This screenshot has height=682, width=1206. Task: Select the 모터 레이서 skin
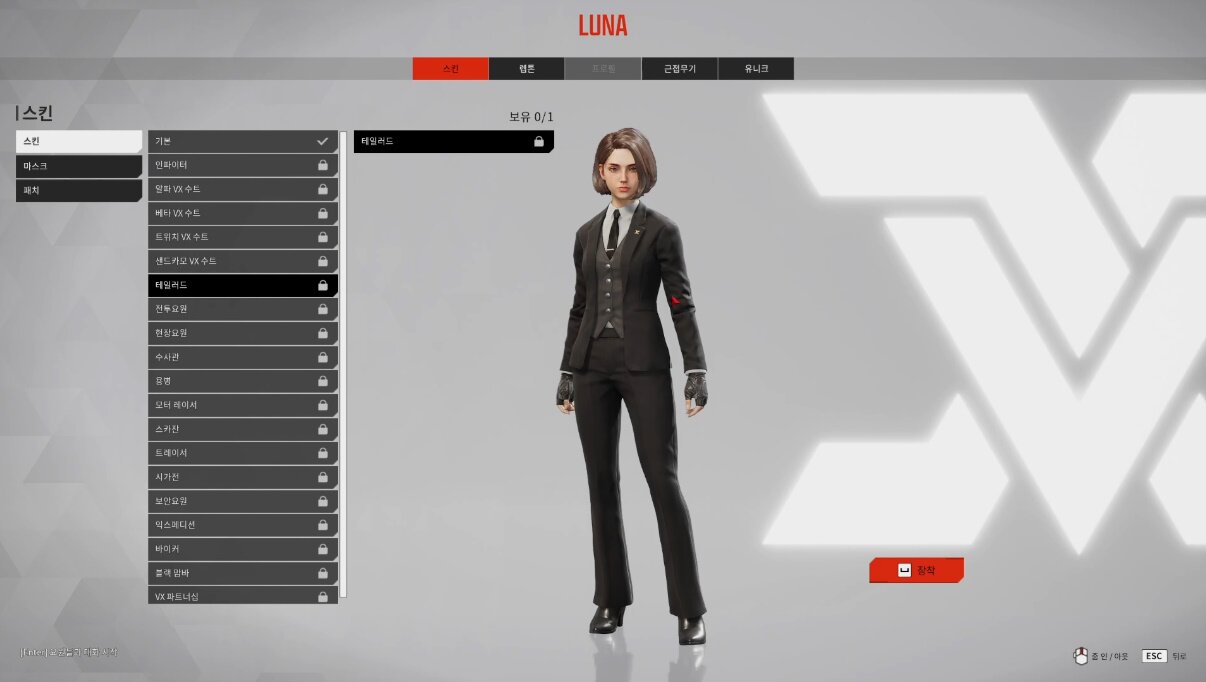tap(242, 405)
